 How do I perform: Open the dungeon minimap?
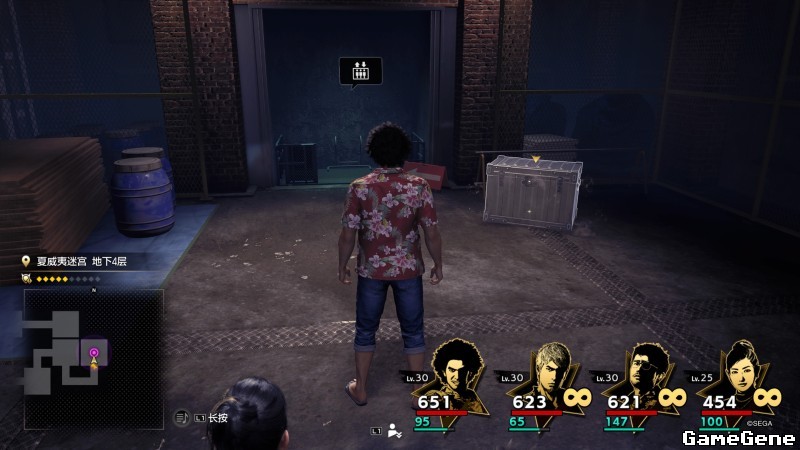pos(93,359)
